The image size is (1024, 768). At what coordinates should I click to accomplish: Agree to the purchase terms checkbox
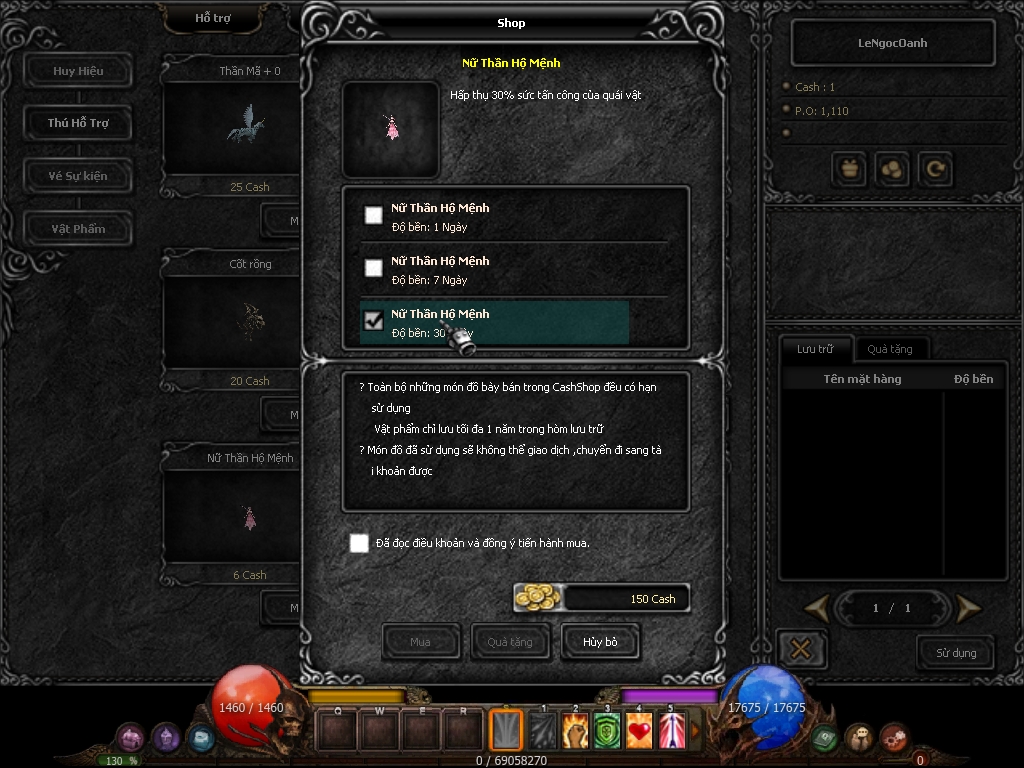pos(359,543)
